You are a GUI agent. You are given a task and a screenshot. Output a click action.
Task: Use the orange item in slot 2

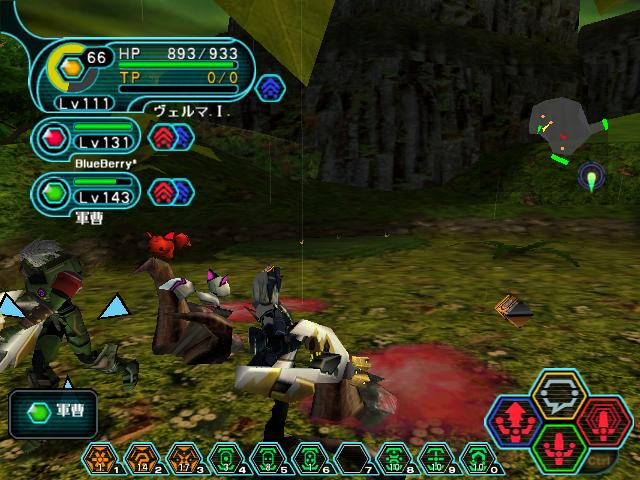pos(139,458)
